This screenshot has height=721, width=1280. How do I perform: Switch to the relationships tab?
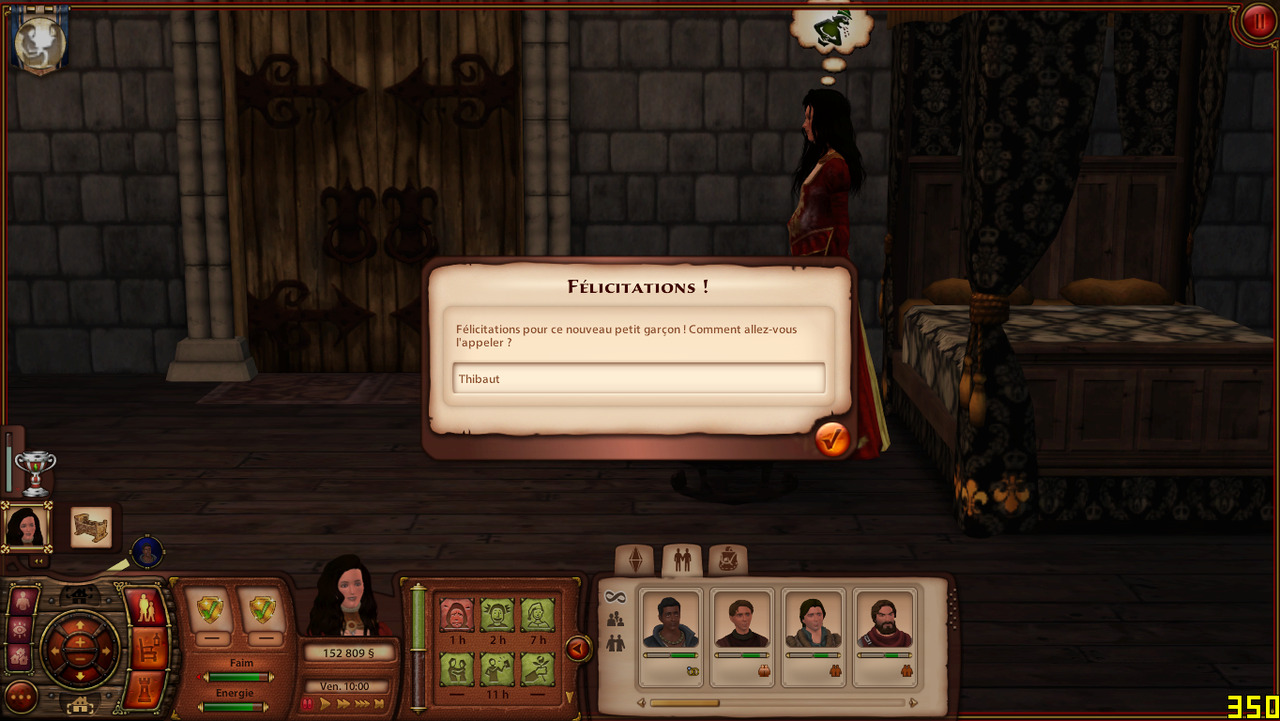coord(682,560)
